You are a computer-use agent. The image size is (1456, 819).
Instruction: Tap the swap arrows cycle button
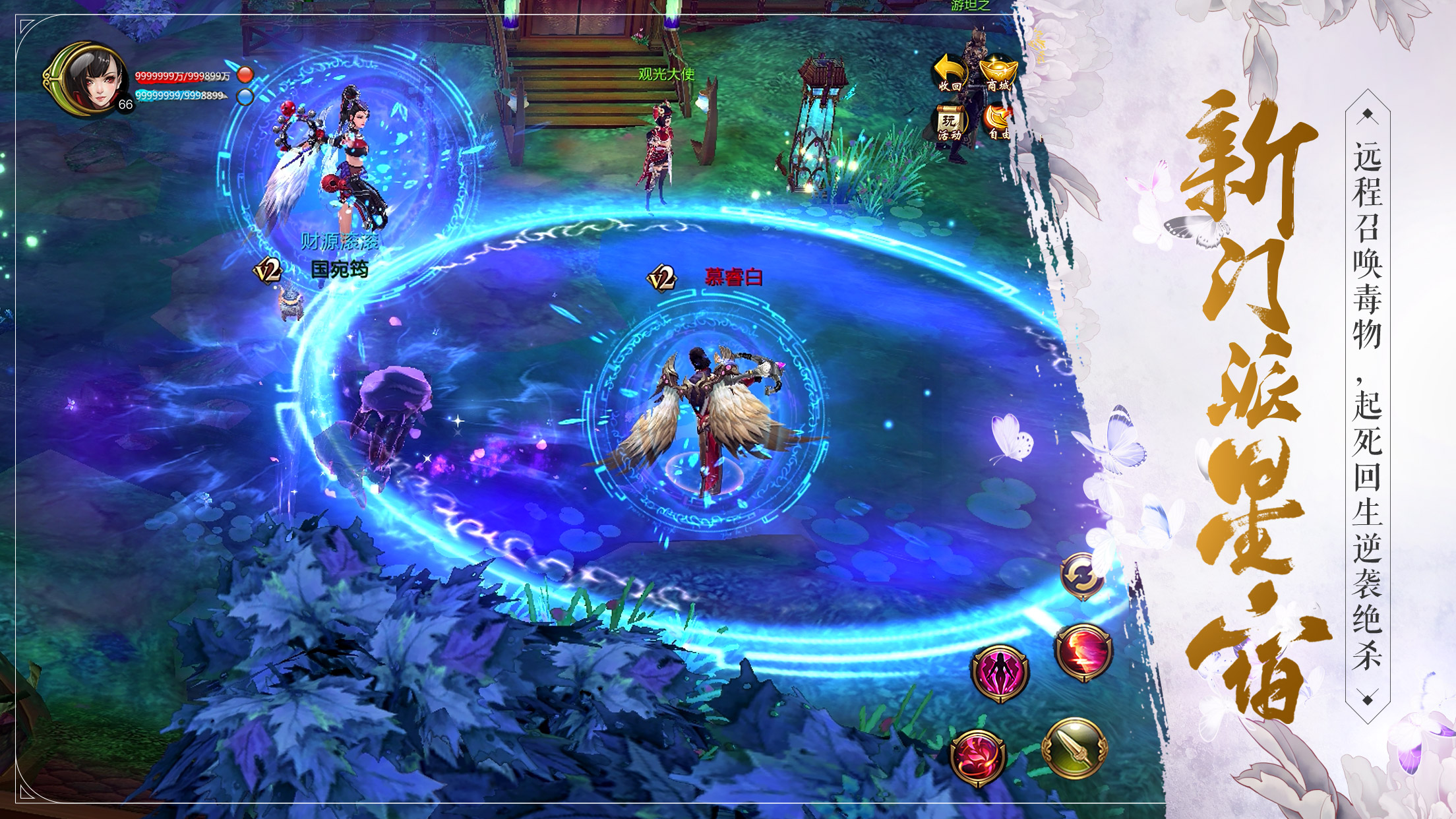pos(1081,576)
